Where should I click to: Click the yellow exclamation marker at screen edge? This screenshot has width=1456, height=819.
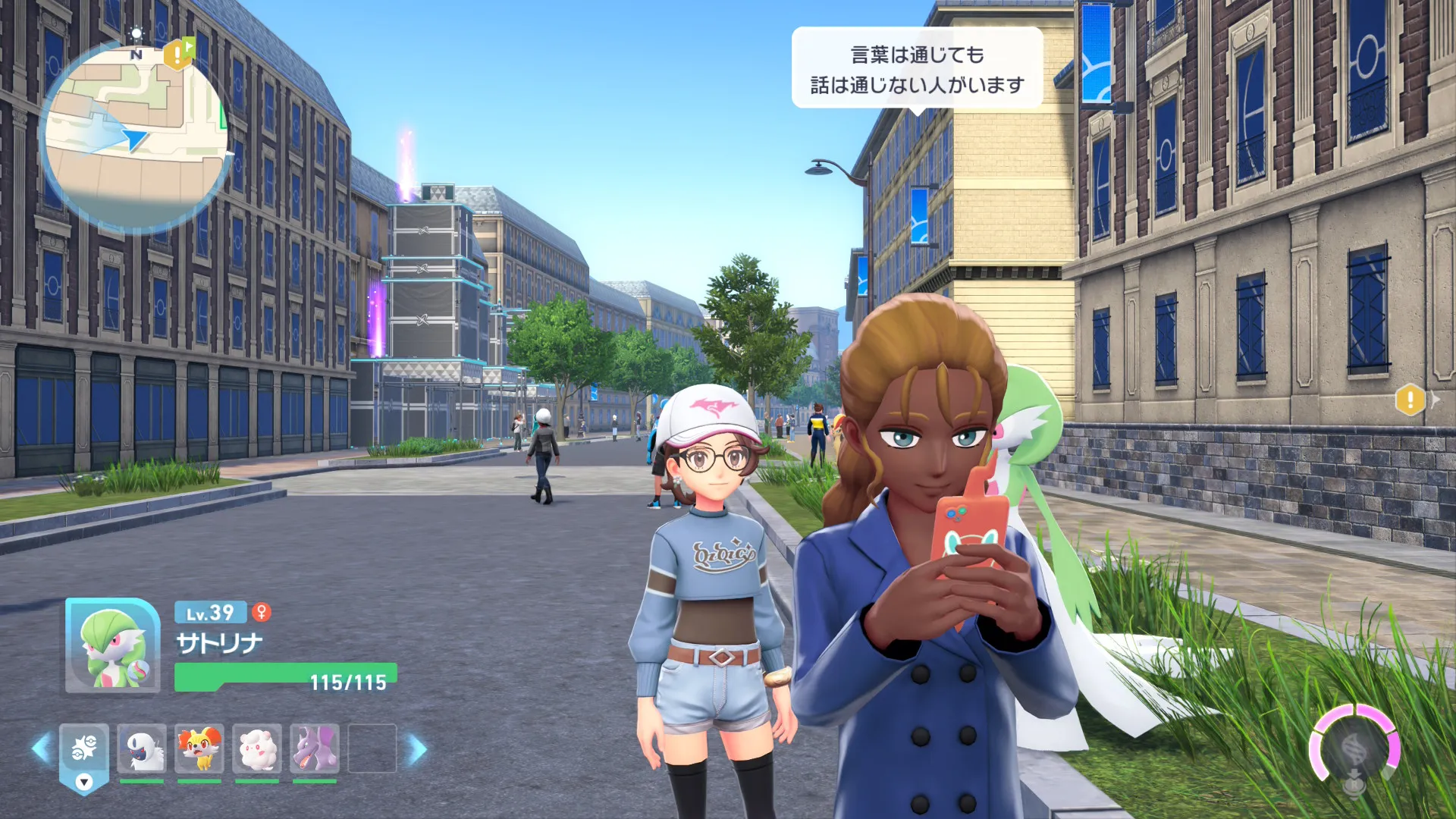[x=1410, y=399]
